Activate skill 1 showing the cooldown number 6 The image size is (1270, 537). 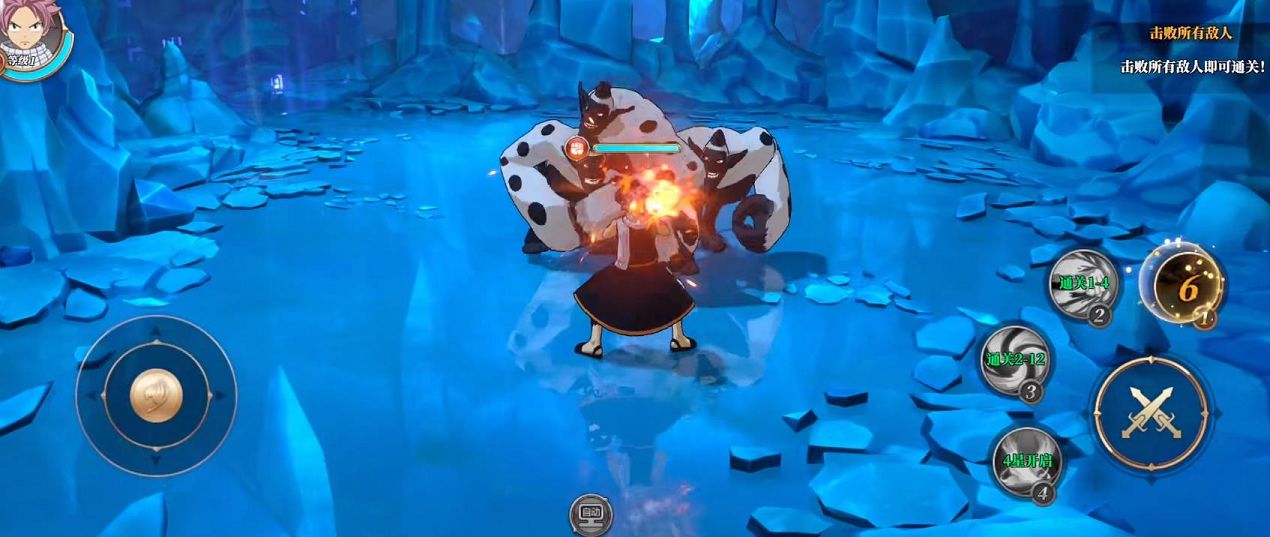[x=1187, y=286]
